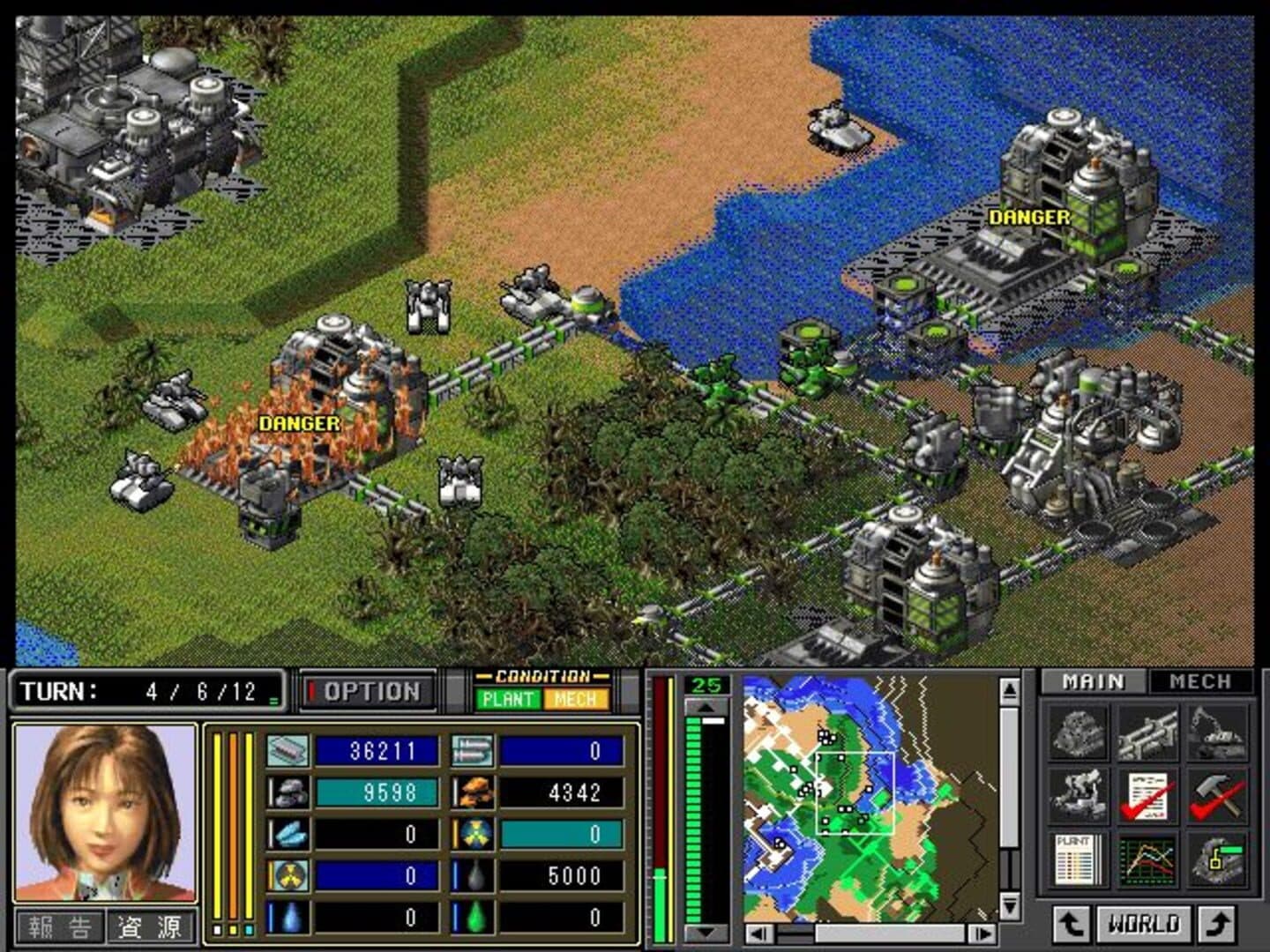
Task: Click the minimap's scroll-up arrow
Action: (x=1010, y=690)
